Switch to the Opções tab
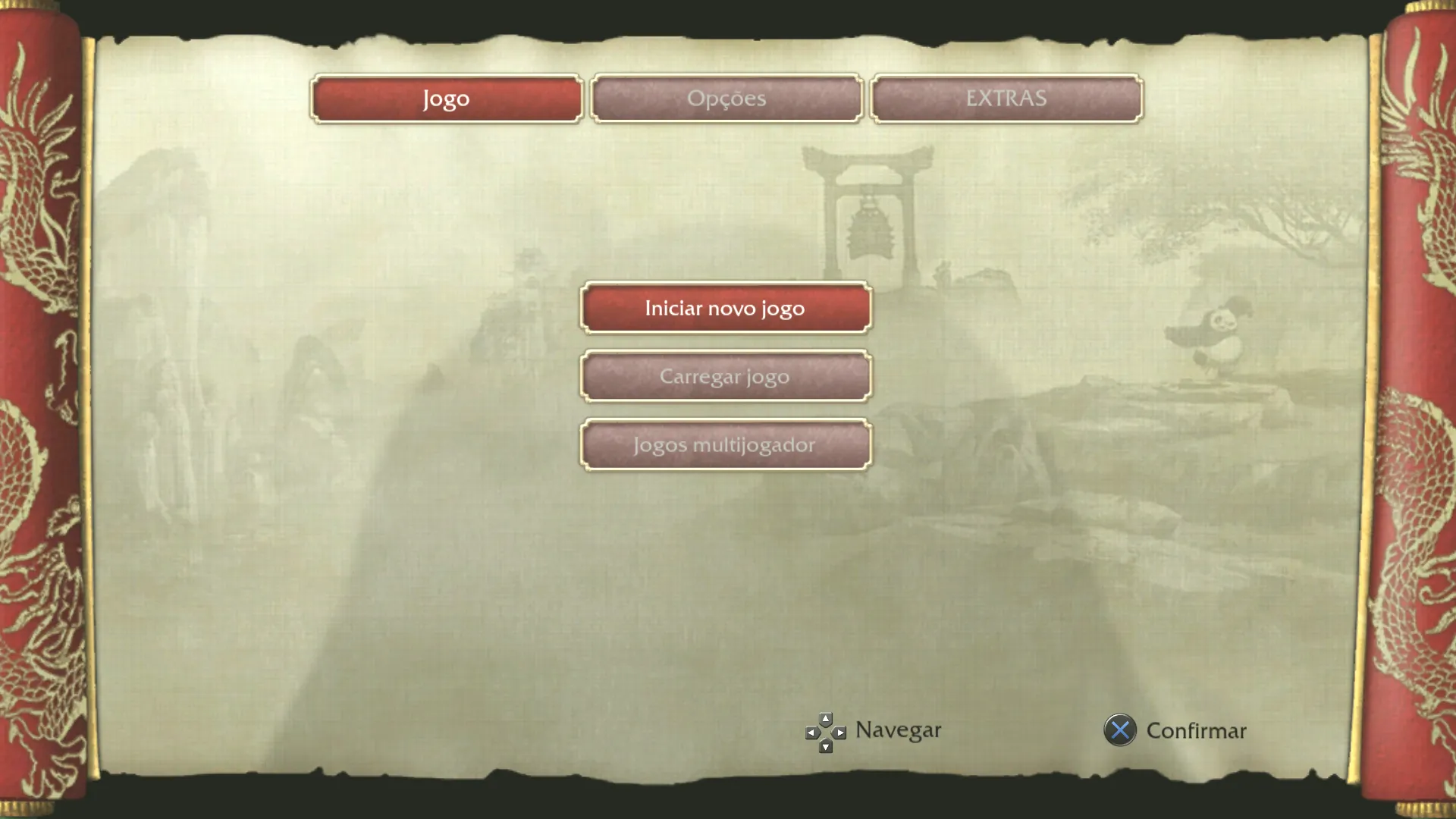This screenshot has height=819, width=1456. [x=726, y=98]
